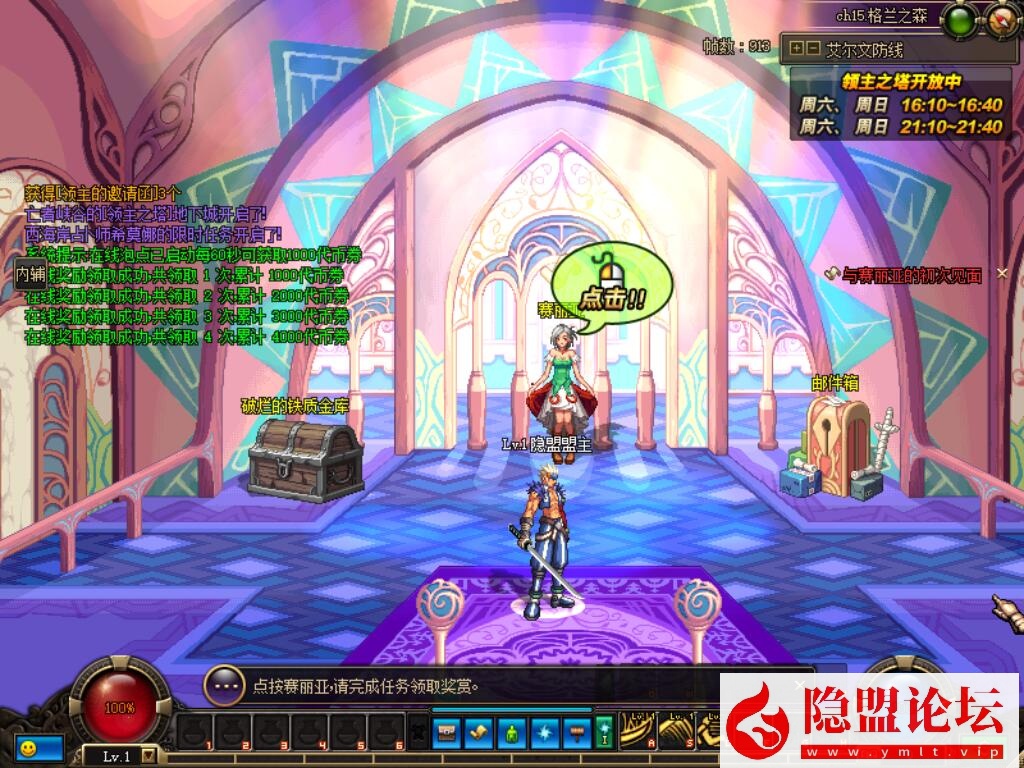Activate the skill in slot S

coord(676,731)
